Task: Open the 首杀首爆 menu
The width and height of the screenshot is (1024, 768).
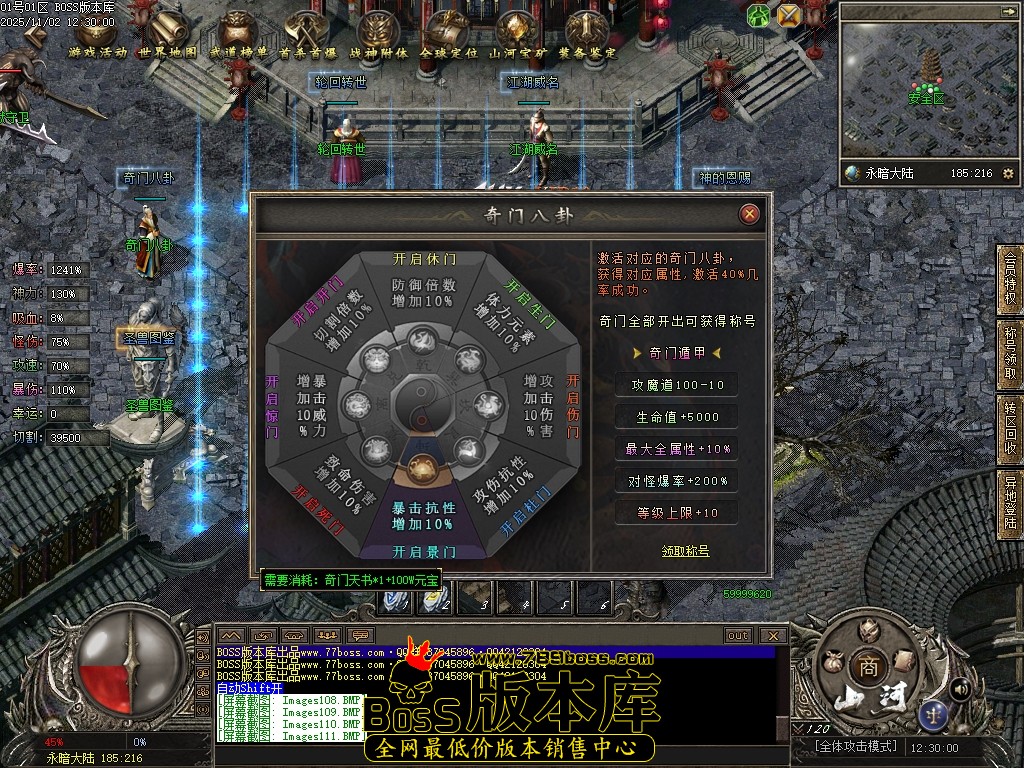Action: [x=308, y=36]
